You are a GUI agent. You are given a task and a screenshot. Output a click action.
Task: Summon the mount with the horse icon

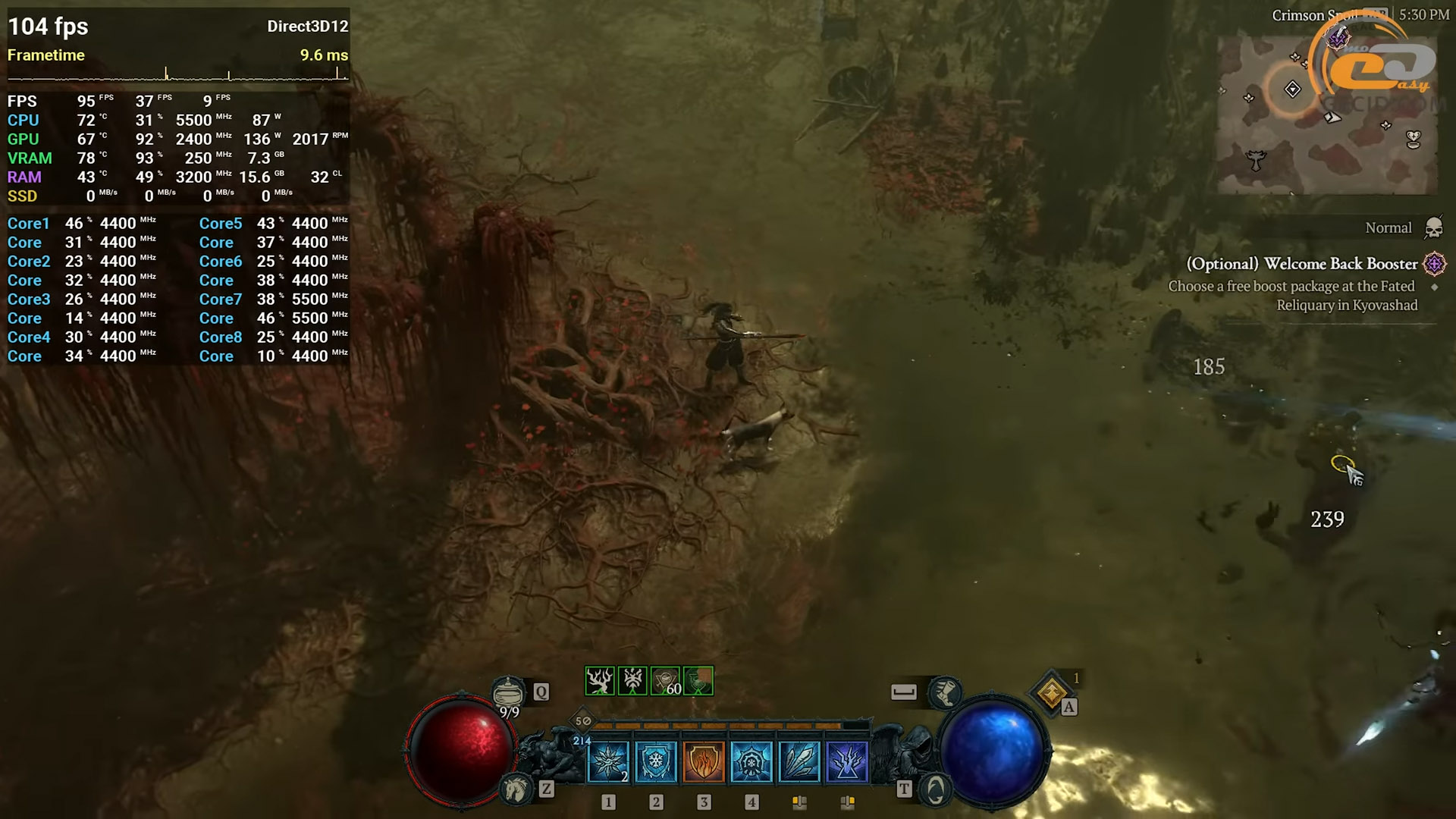tap(517, 790)
